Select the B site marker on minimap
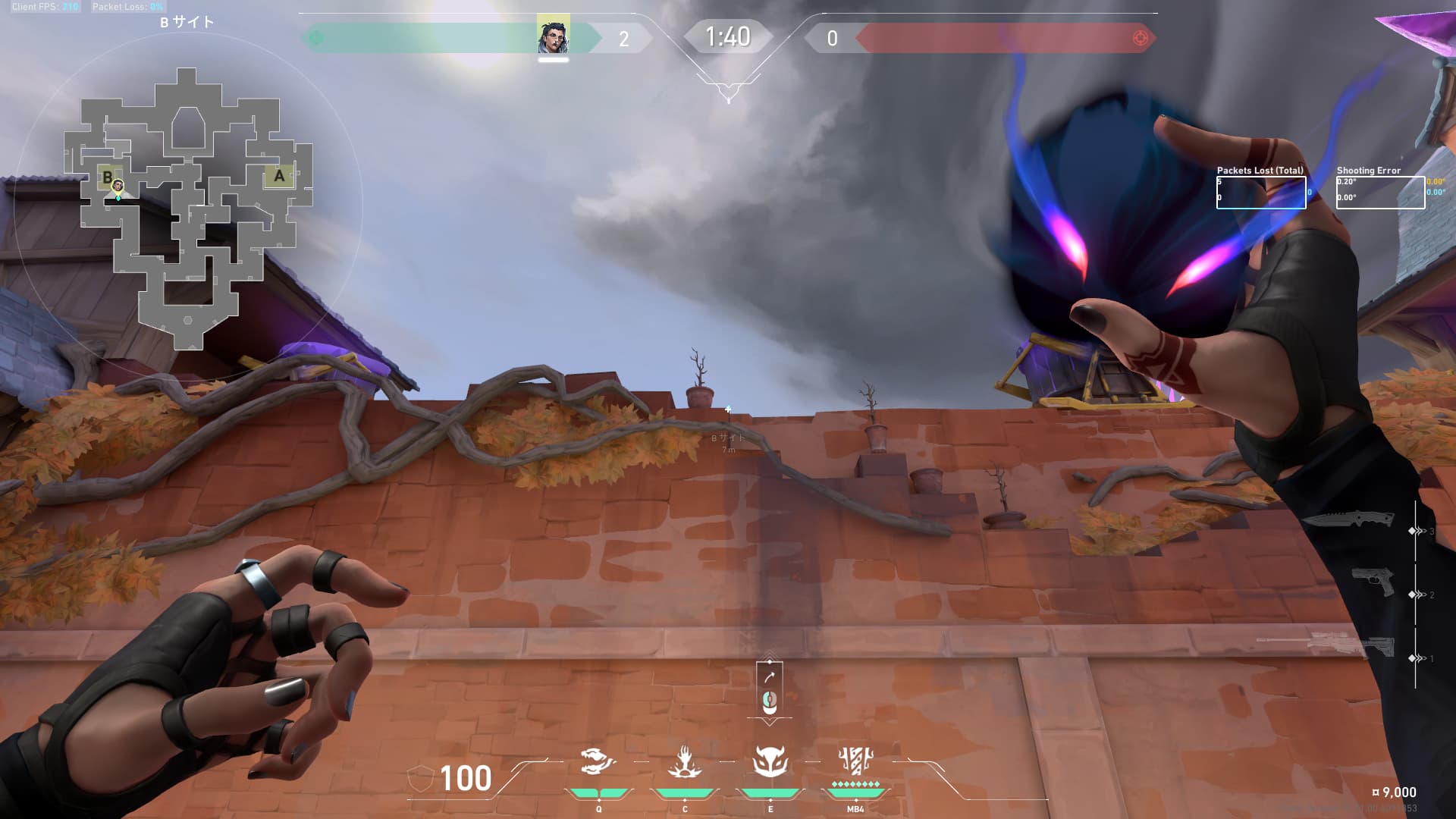Image resolution: width=1456 pixels, height=819 pixels. click(107, 177)
